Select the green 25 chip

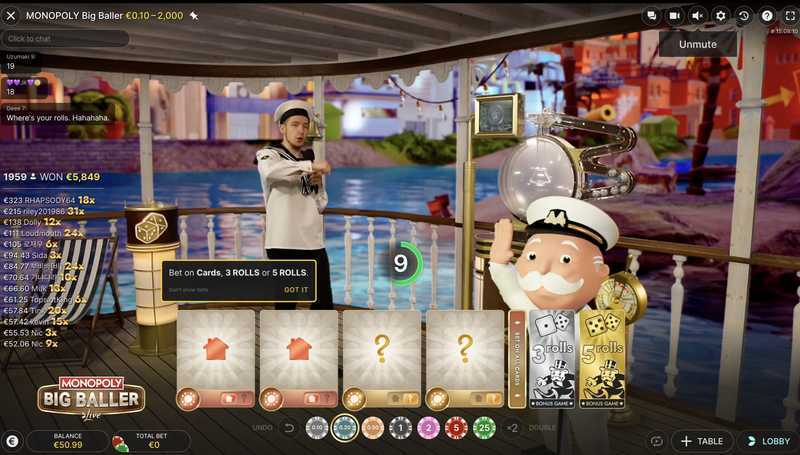(485, 428)
